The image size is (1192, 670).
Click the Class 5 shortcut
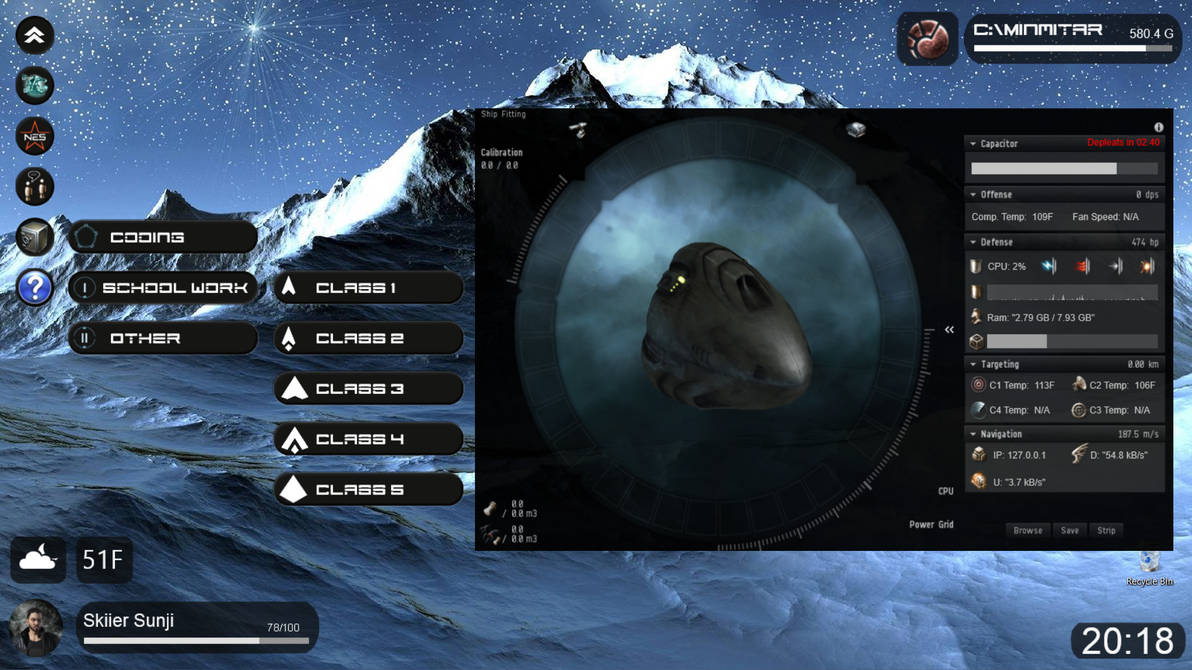click(368, 490)
